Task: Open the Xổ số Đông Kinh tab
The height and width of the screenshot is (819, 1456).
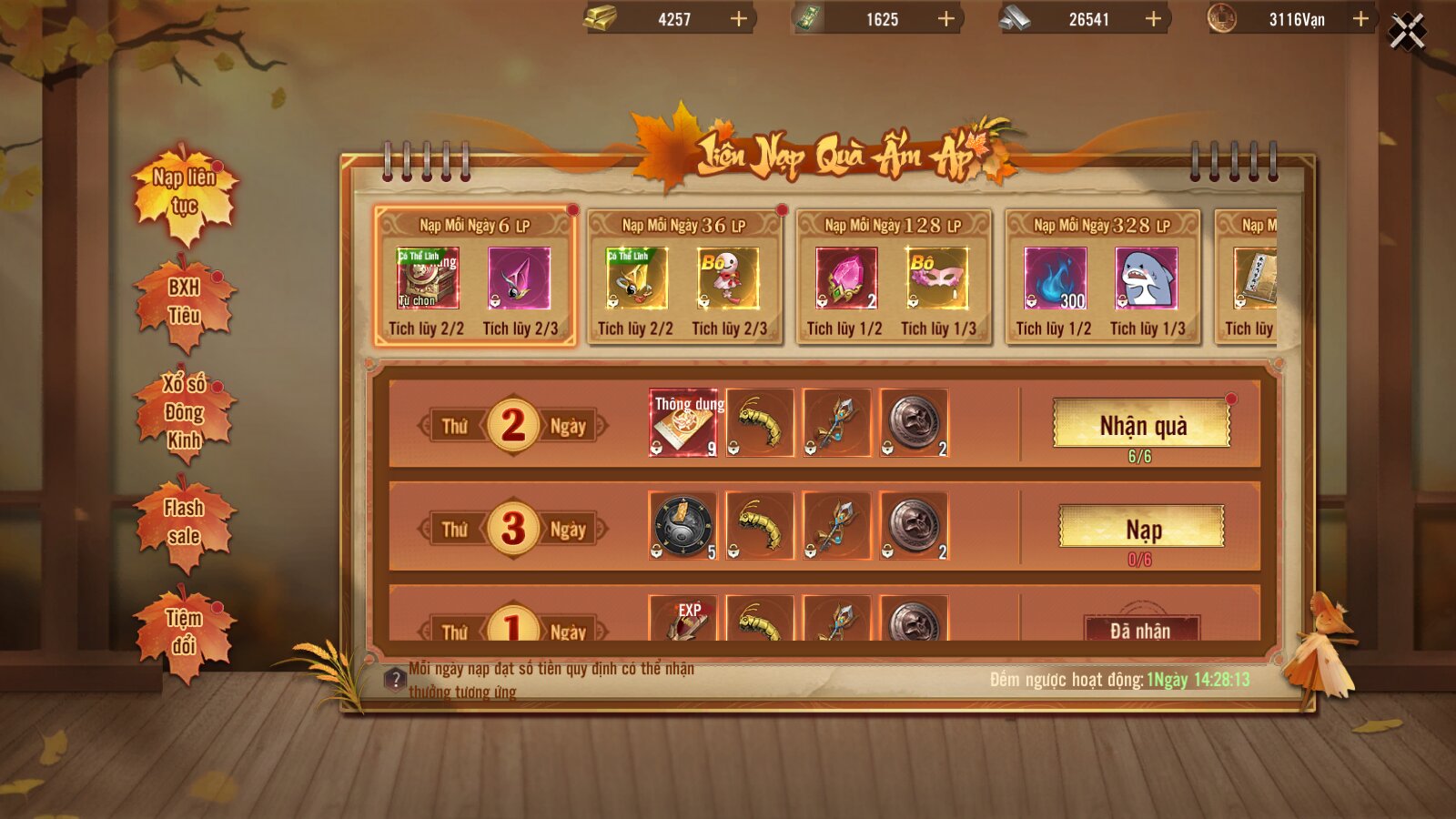Action: click(x=185, y=412)
